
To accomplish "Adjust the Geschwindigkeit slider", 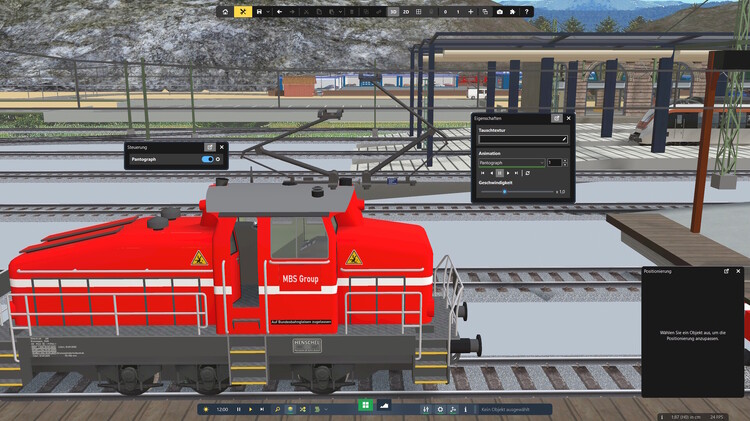I will 504,191.
